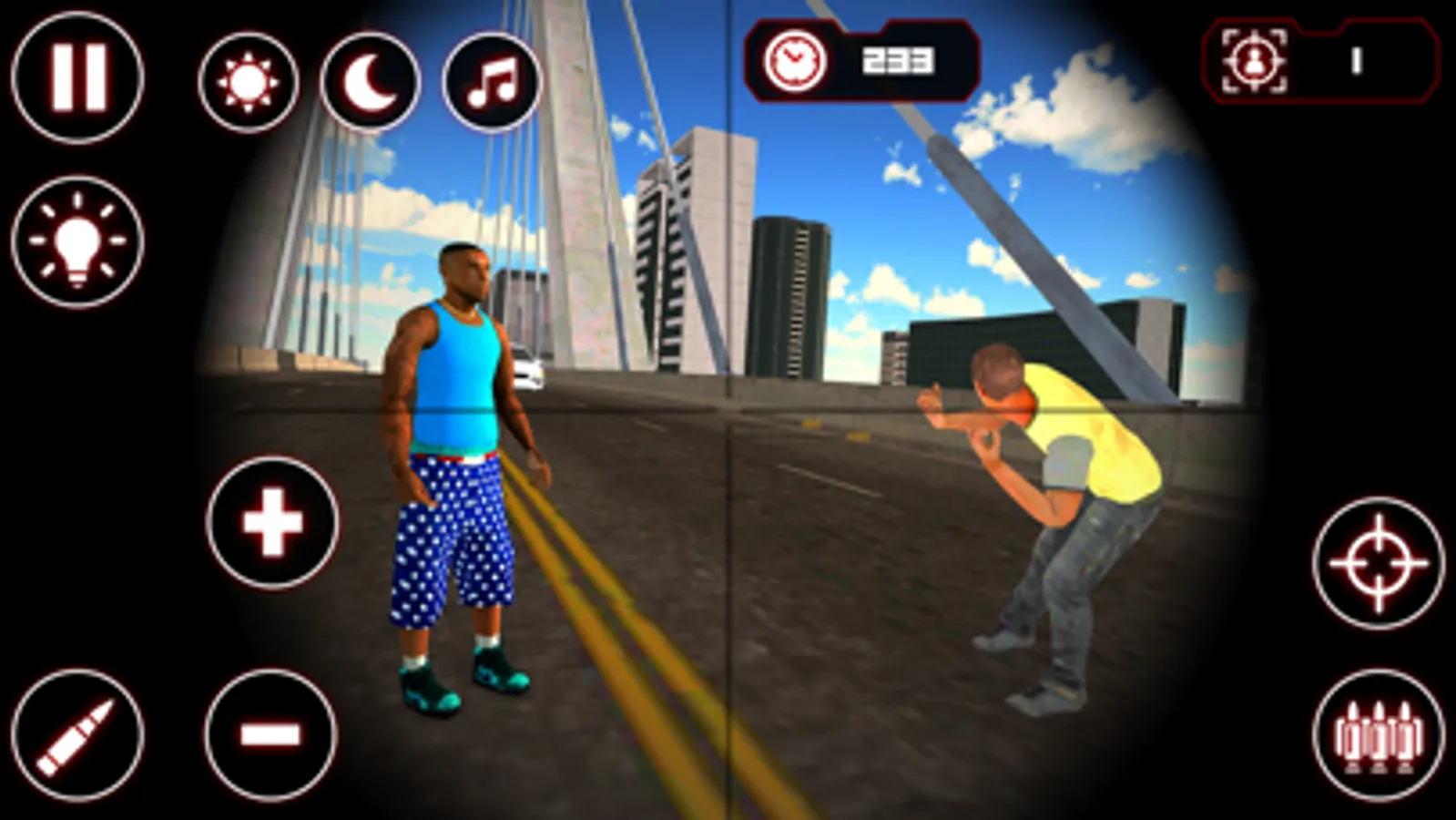Enable day mode with the sun toggle
The height and width of the screenshot is (820, 1456).
click(x=248, y=82)
